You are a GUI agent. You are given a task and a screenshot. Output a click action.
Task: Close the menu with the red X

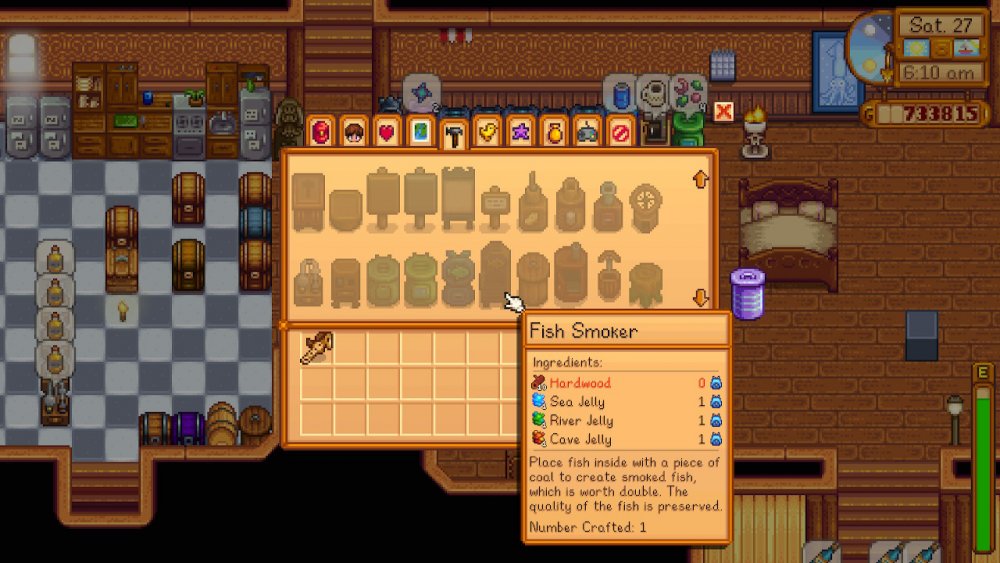723,111
